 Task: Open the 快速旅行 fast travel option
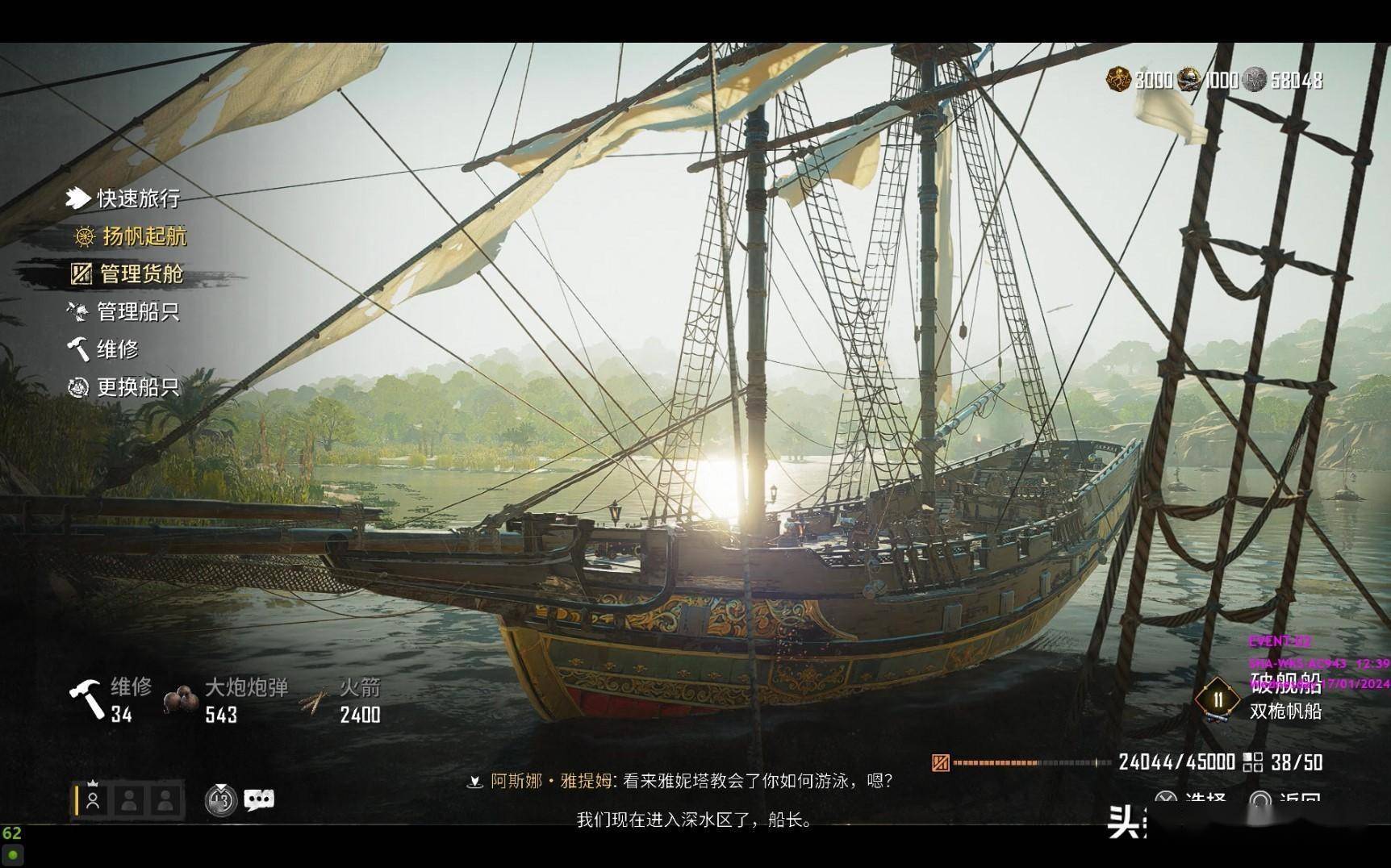pyautogui.click(x=137, y=198)
